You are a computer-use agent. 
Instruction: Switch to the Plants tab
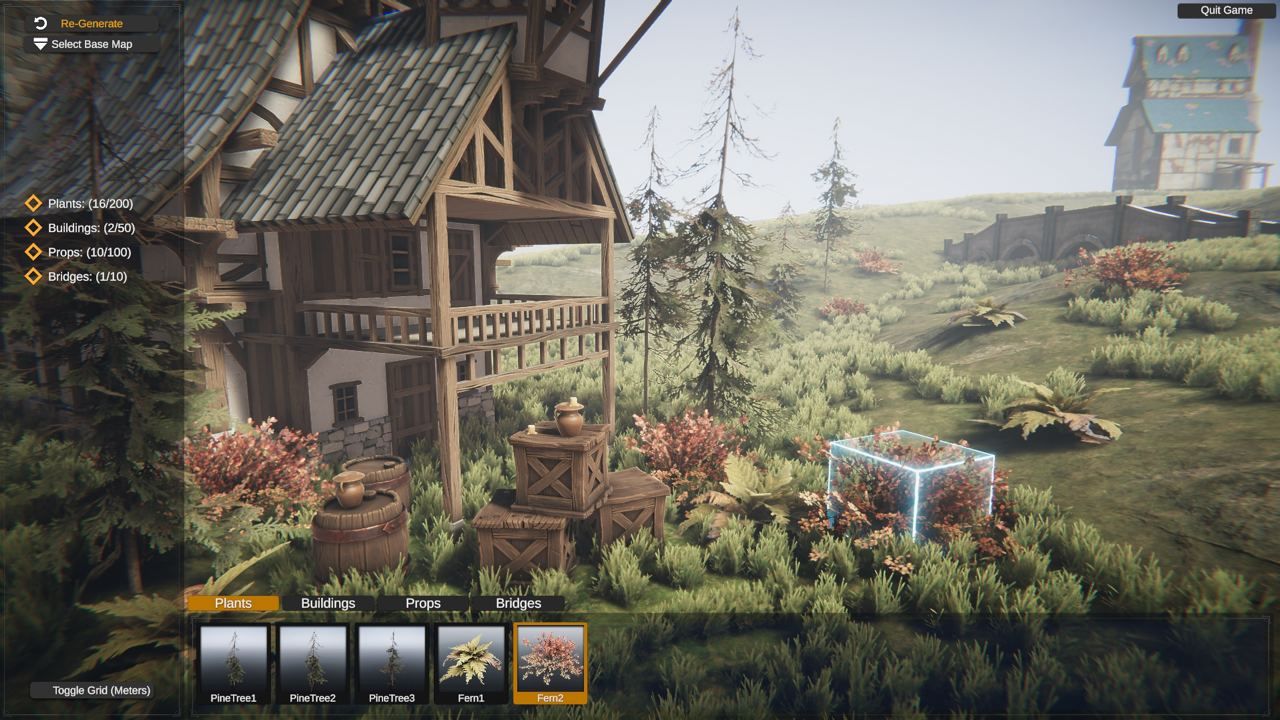[x=233, y=603]
